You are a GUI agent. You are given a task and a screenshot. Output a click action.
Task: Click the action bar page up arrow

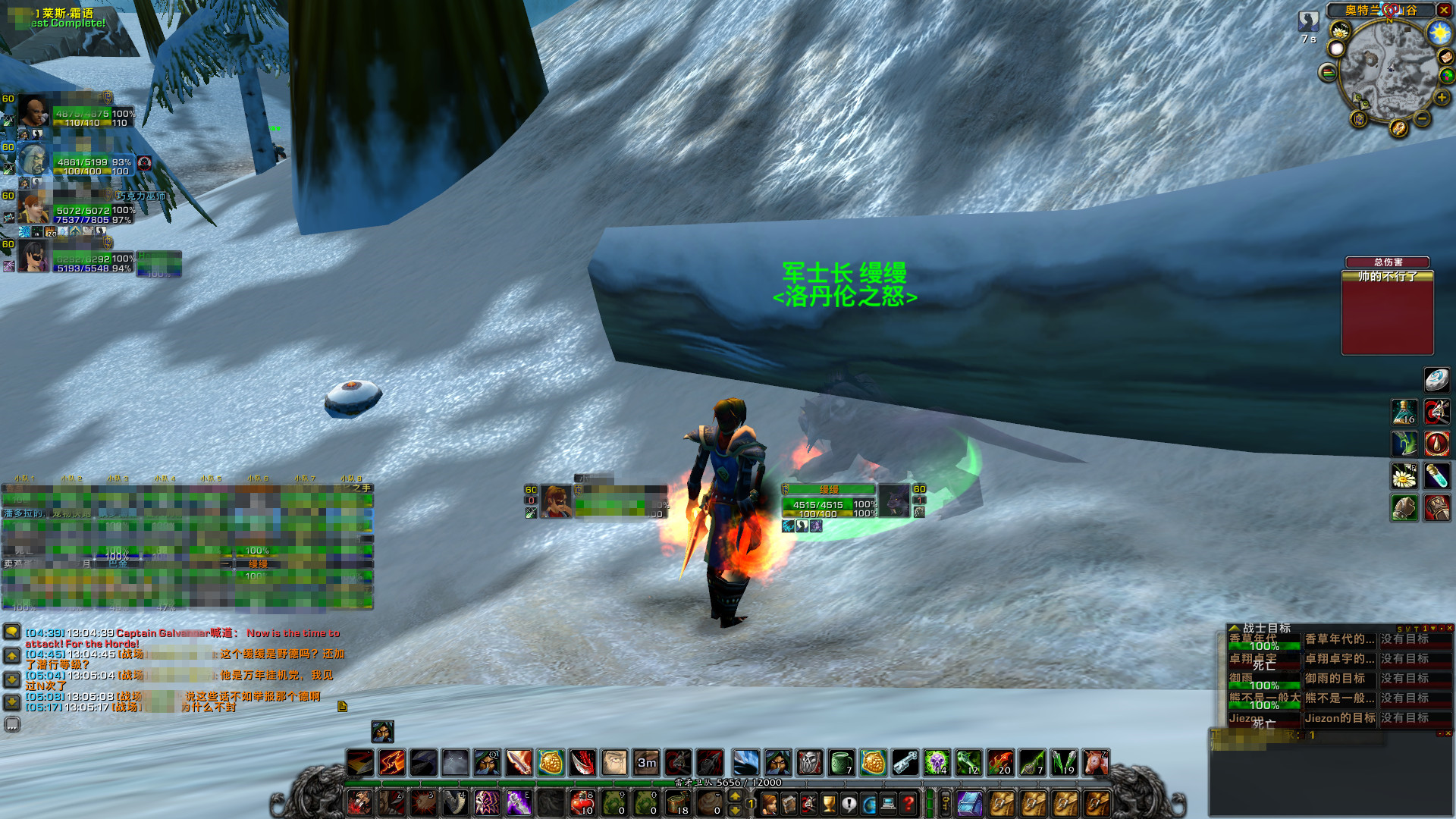pos(734,795)
